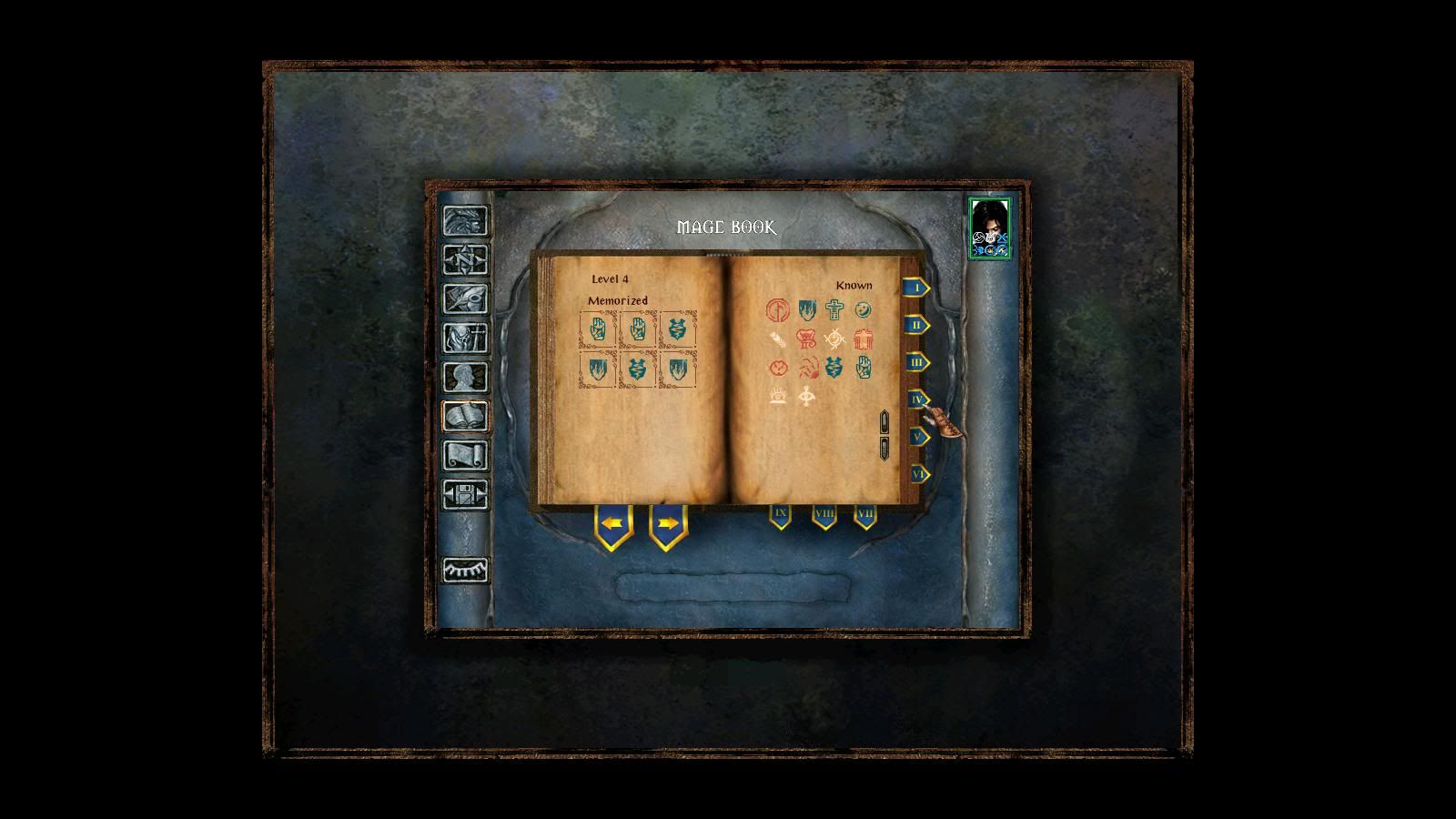The image size is (1456, 819).
Task: Open spell level III page
Action: point(916,362)
